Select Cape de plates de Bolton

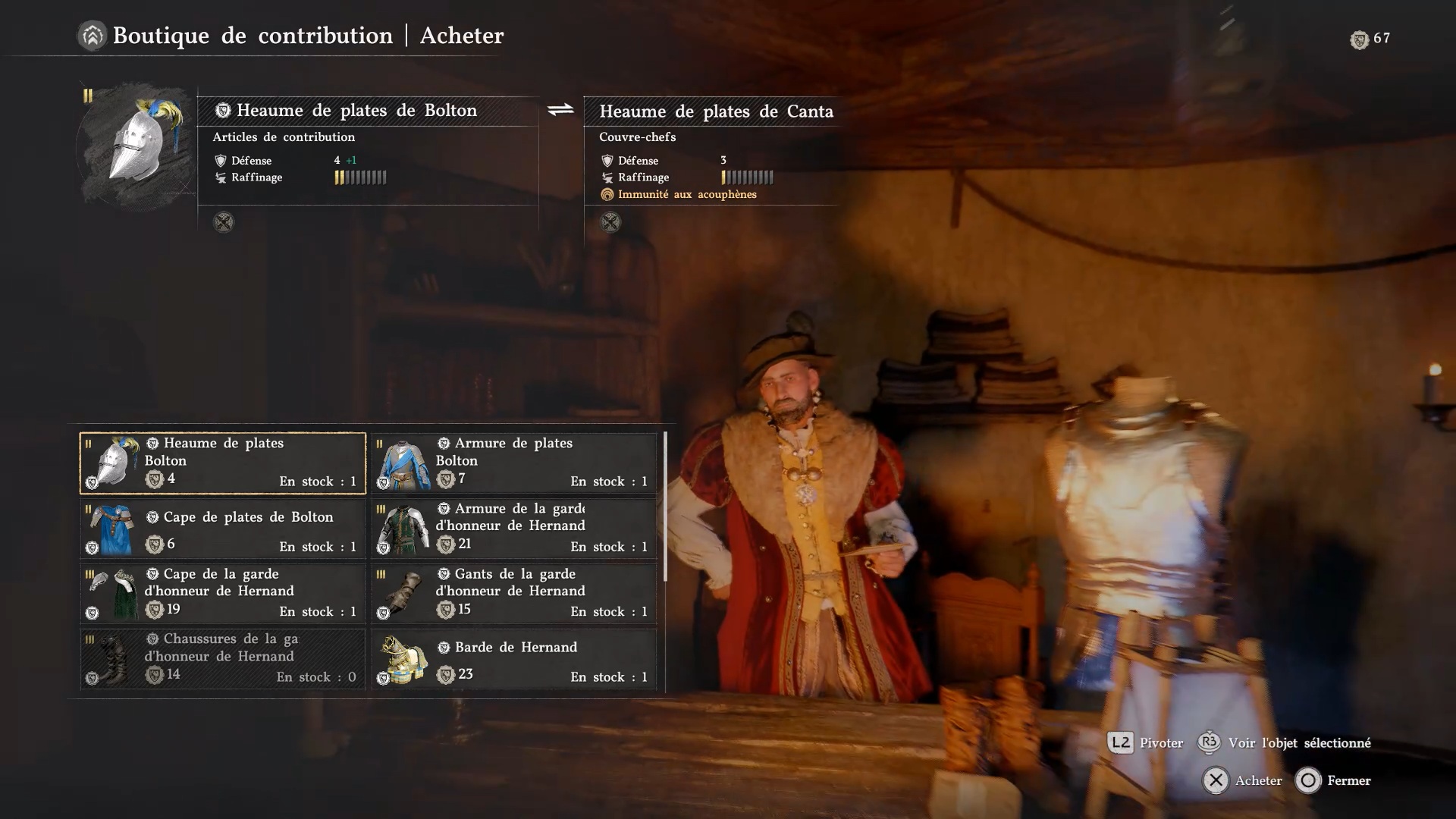(x=223, y=529)
